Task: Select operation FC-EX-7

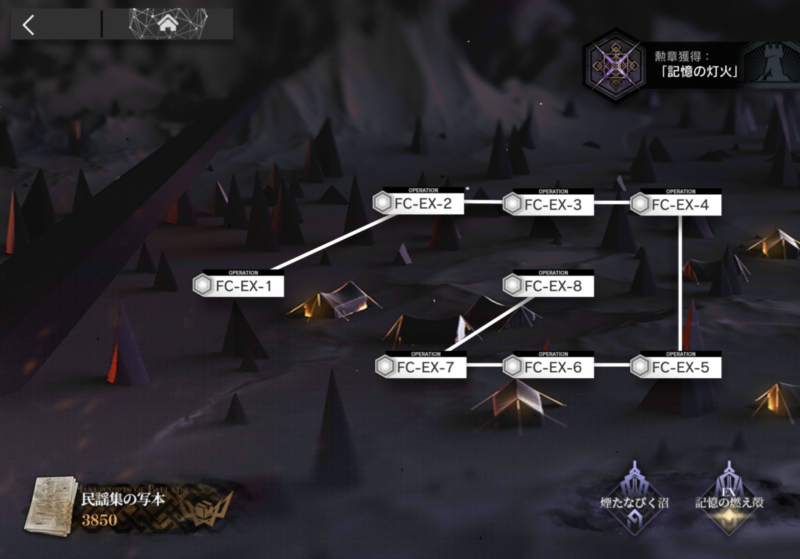Action: click(x=420, y=367)
